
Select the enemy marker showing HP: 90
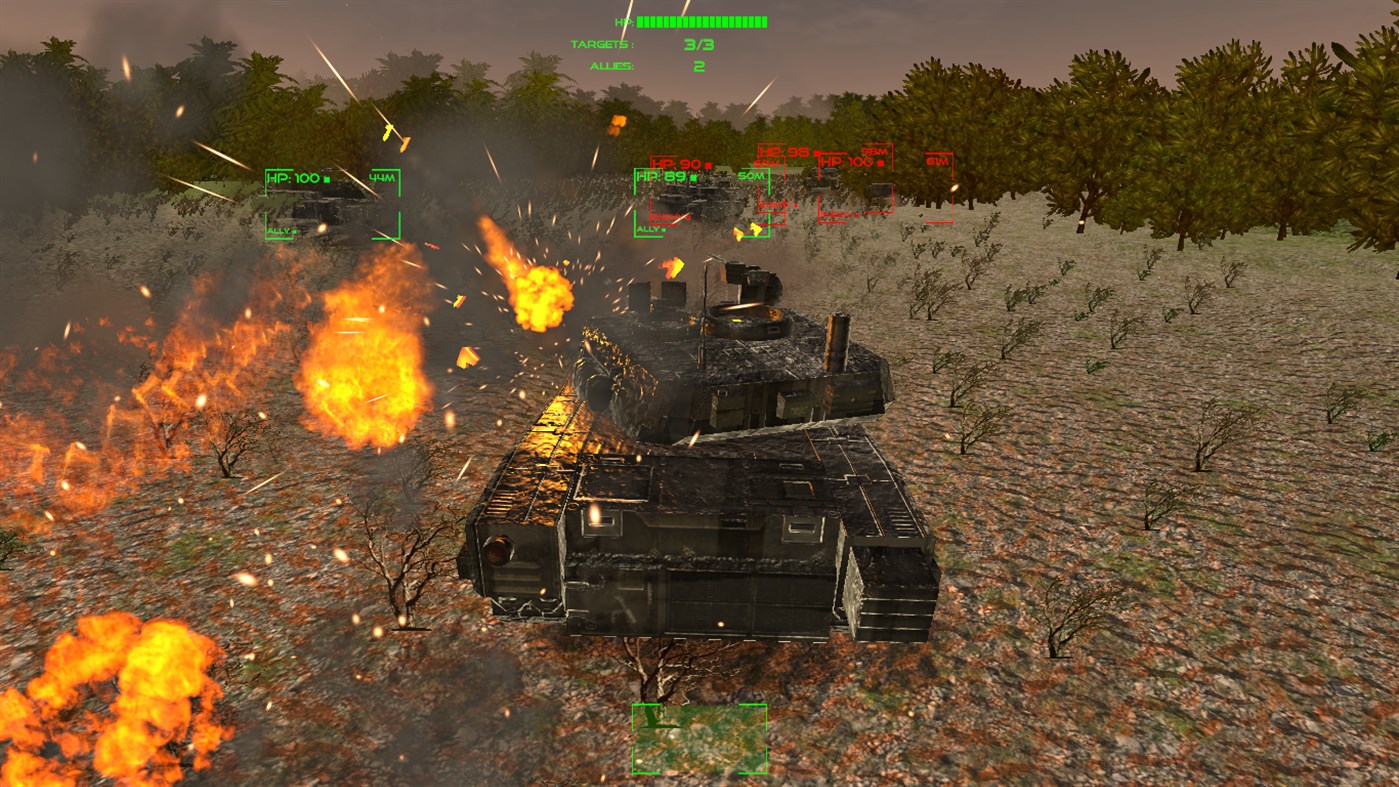point(677,165)
